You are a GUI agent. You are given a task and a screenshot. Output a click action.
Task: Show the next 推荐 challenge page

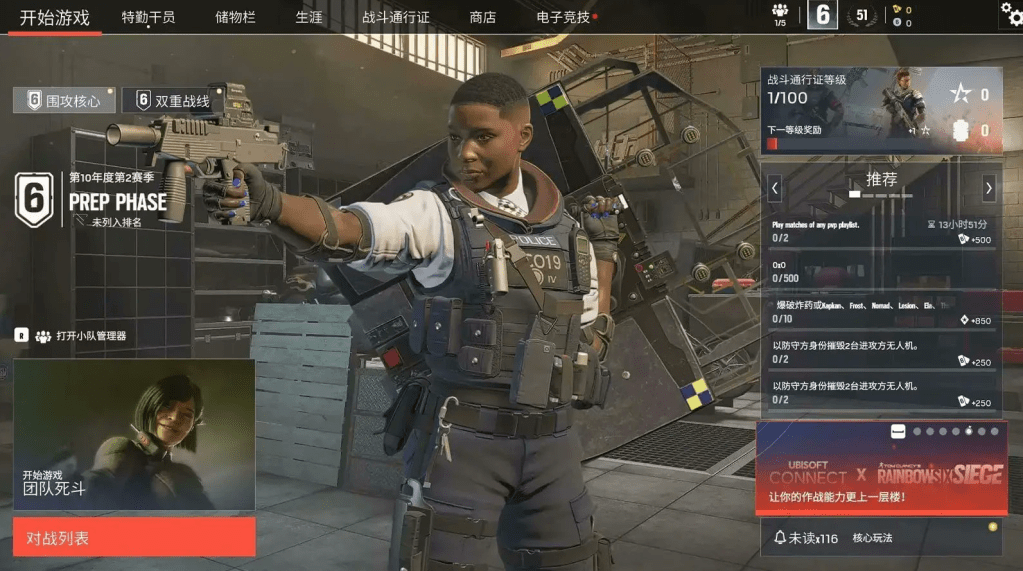tap(988, 187)
